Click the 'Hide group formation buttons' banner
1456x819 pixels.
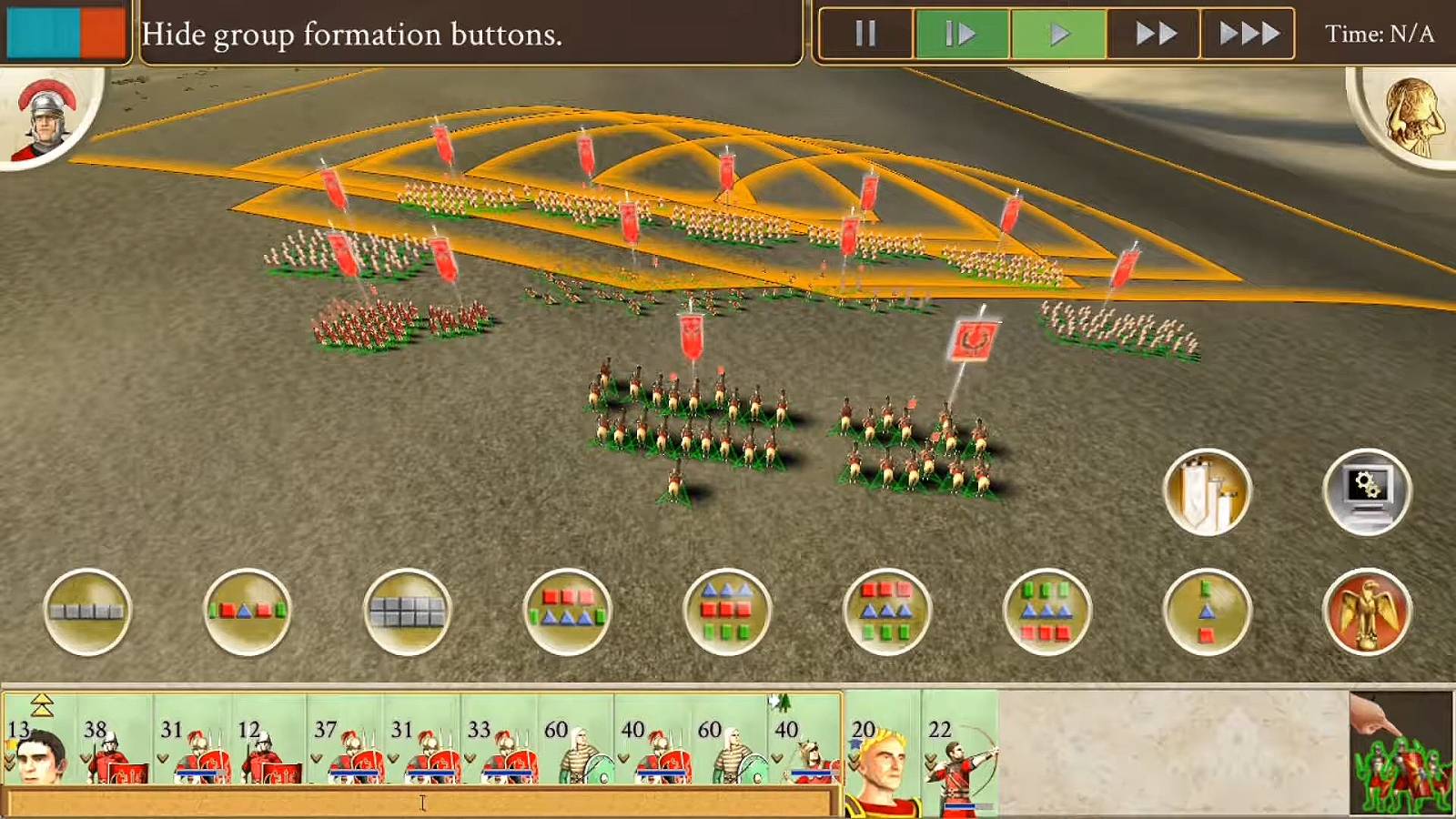pyautogui.click(x=355, y=35)
